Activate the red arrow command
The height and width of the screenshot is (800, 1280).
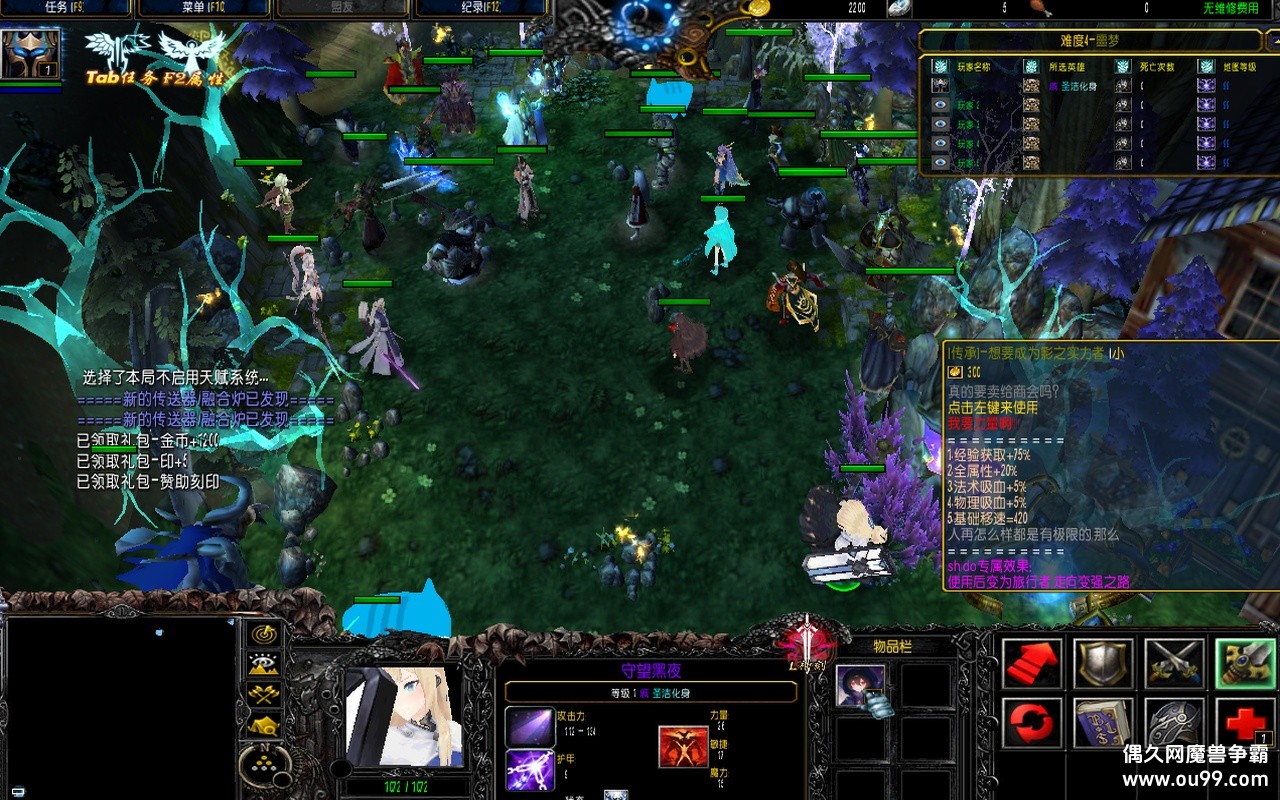point(1032,663)
